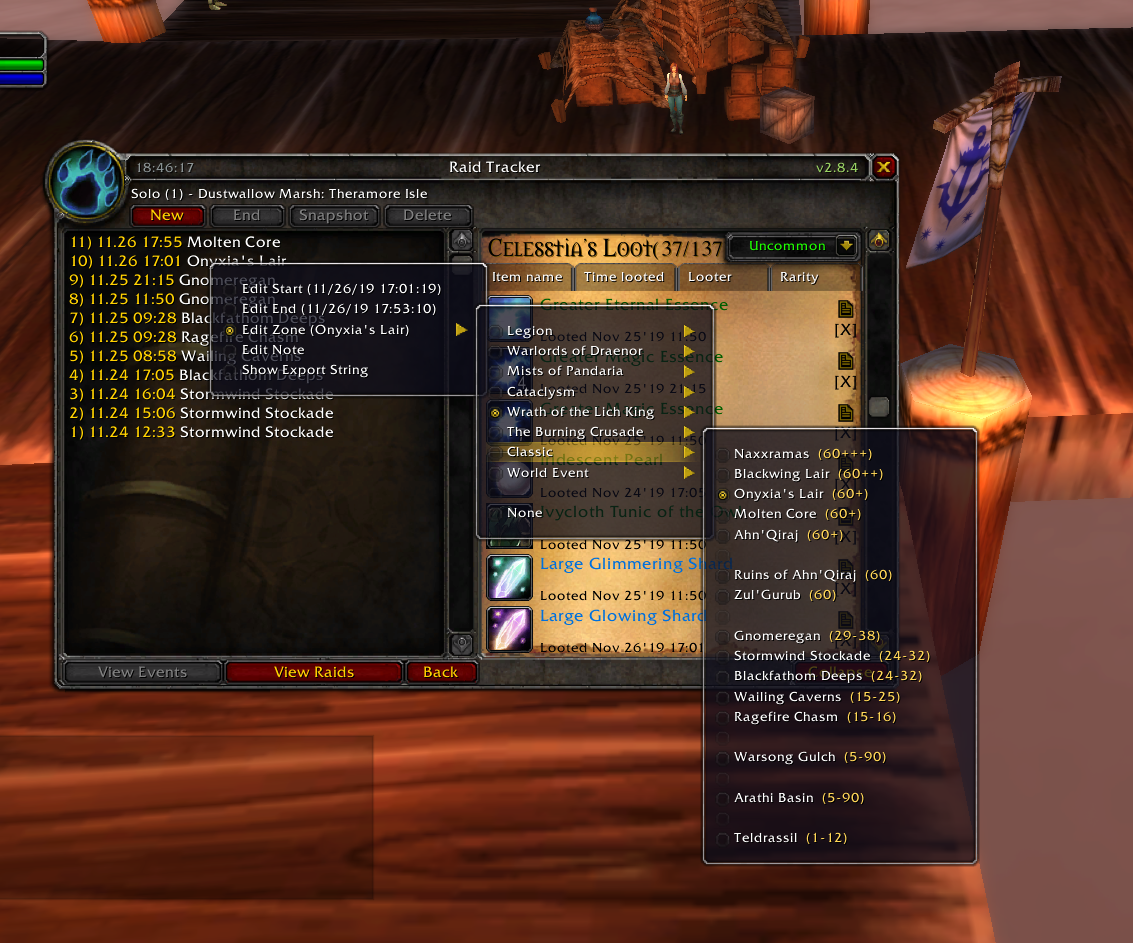1133x943 pixels.
Task: Choose Edit Note from context menu
Action: [273, 350]
